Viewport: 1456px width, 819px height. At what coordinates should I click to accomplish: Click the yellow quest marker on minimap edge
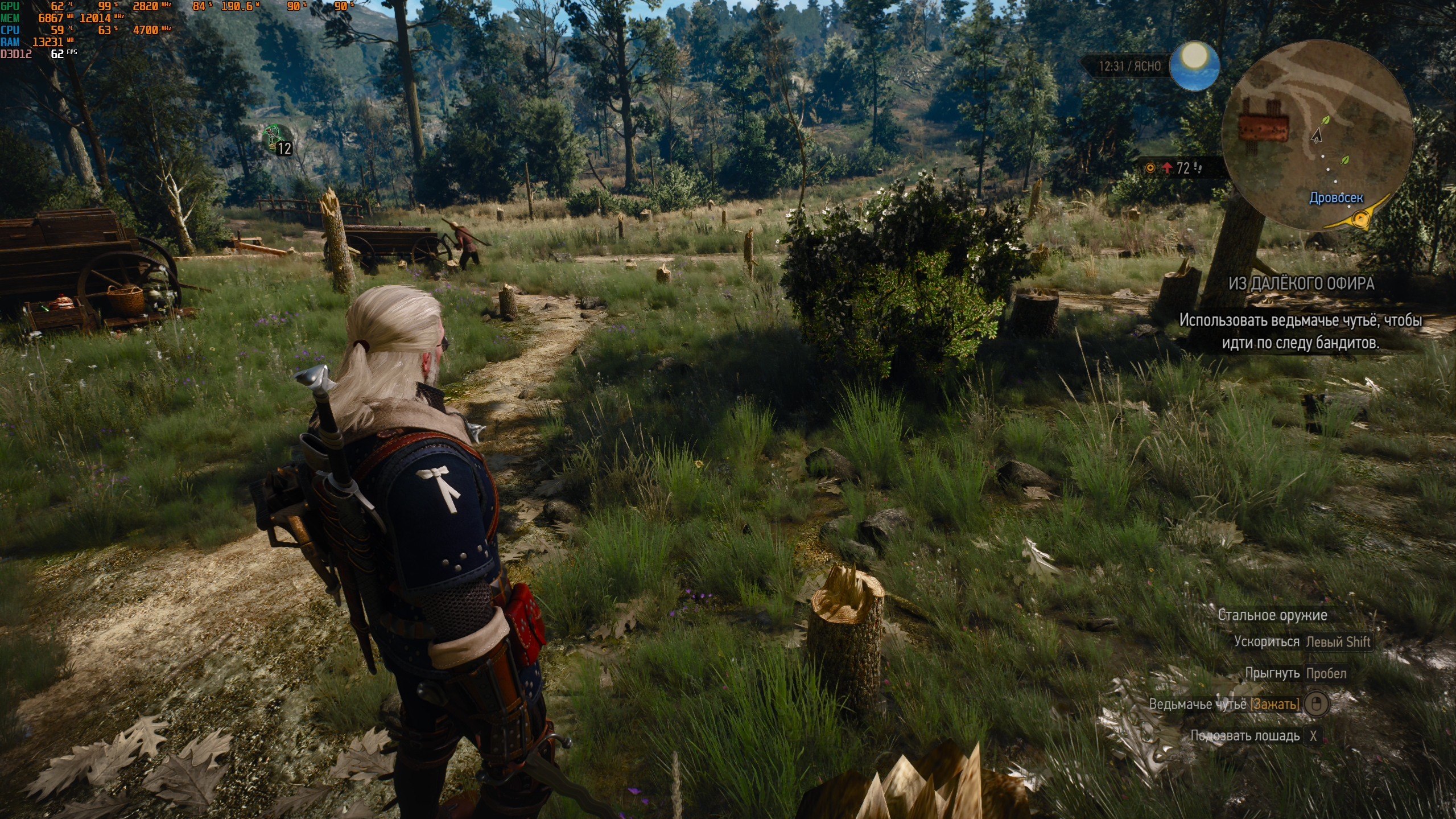[1360, 219]
